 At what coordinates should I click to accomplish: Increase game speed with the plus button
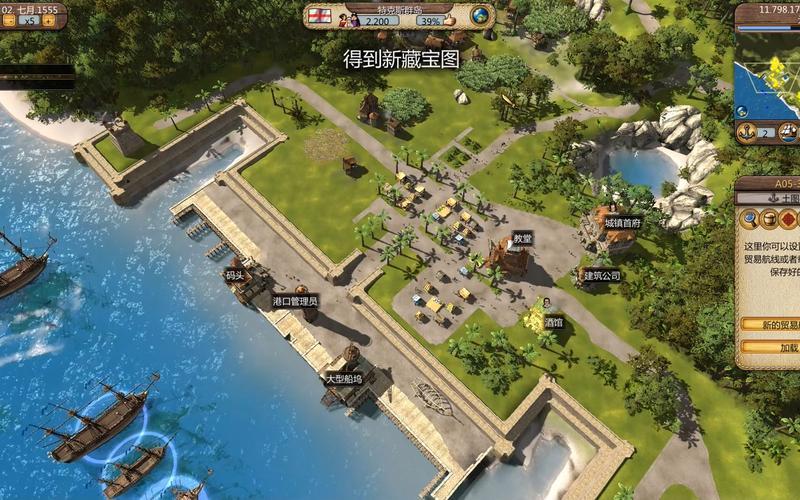click(x=49, y=20)
